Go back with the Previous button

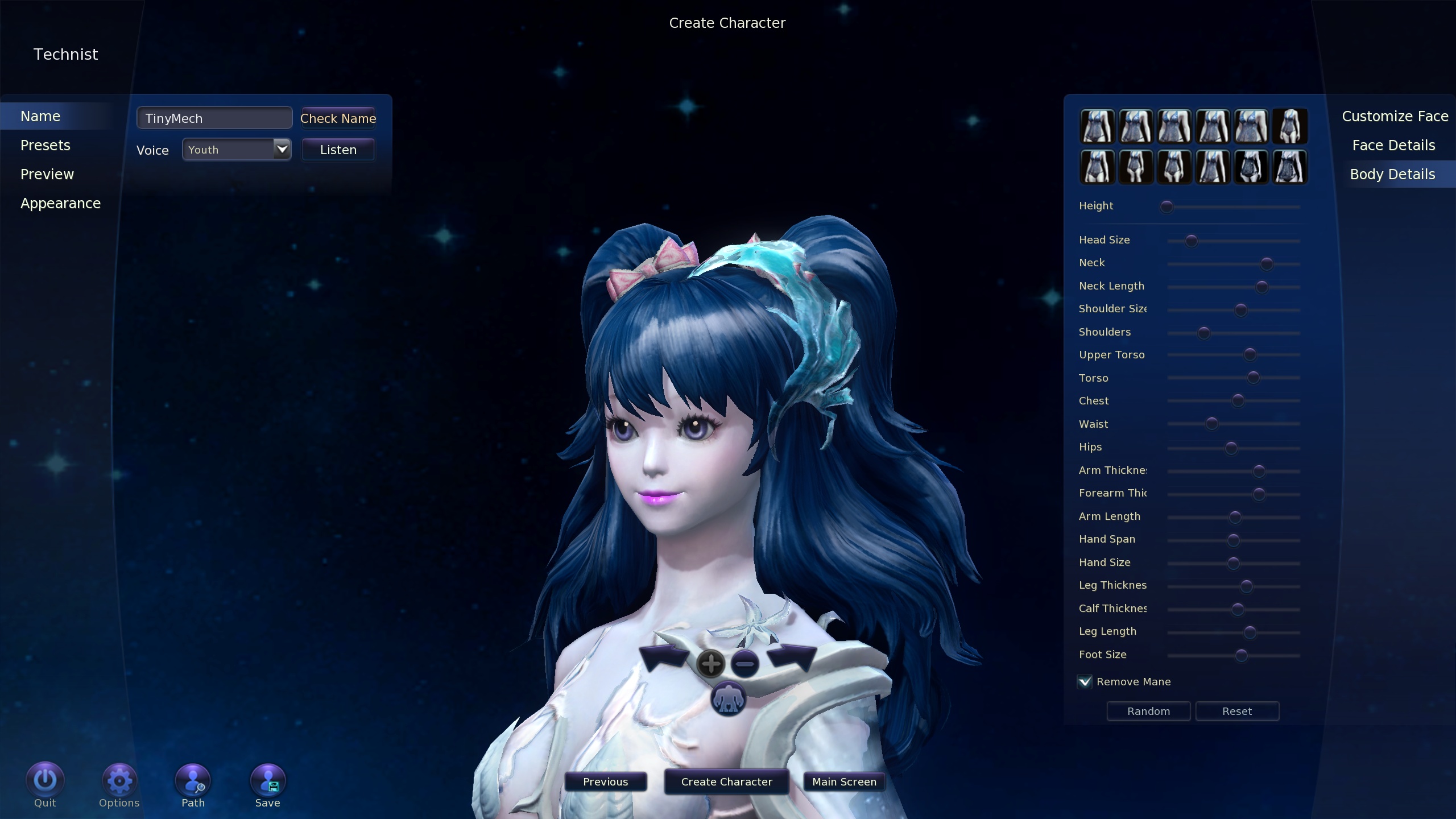(605, 782)
